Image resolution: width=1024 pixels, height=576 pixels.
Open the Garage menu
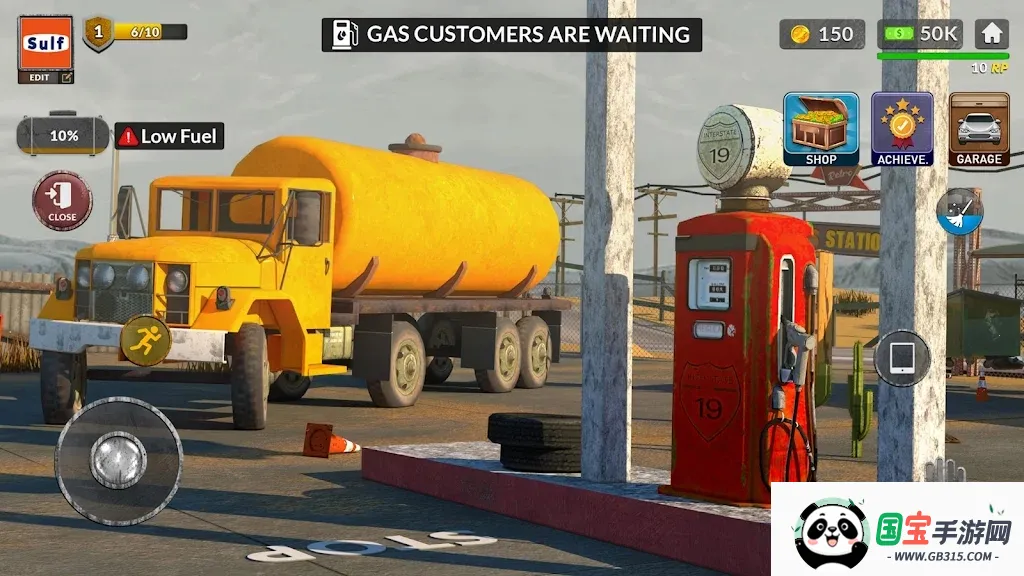[x=979, y=129]
